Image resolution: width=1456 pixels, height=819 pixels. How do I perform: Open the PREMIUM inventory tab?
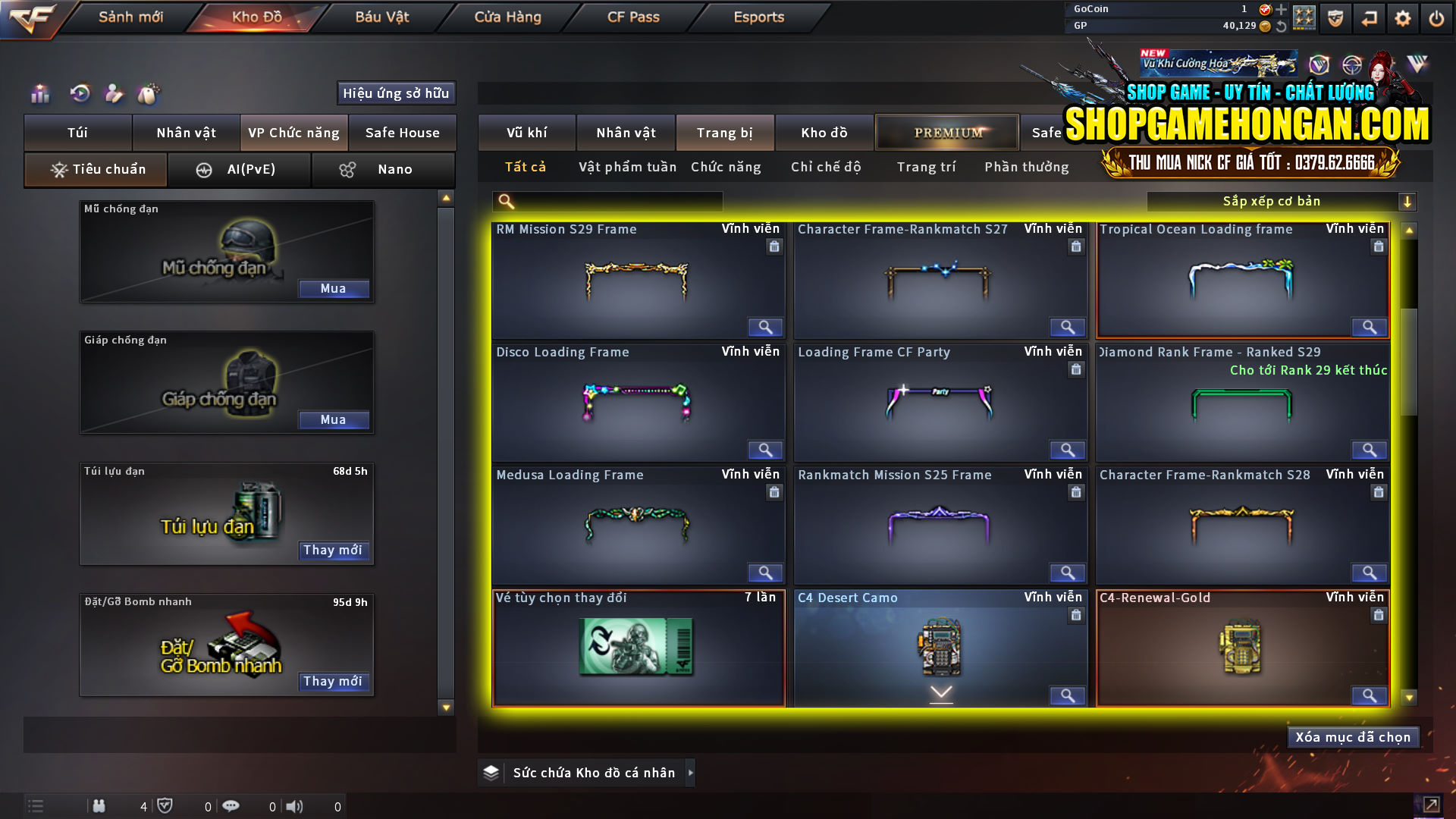click(x=946, y=132)
